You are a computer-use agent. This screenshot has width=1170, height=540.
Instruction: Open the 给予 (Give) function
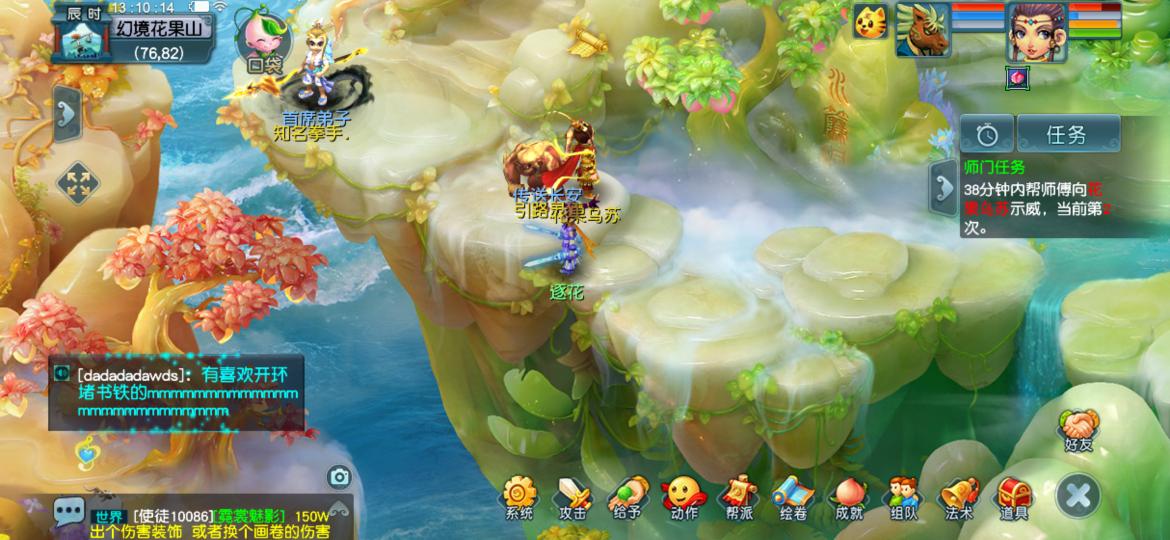[x=628, y=497]
